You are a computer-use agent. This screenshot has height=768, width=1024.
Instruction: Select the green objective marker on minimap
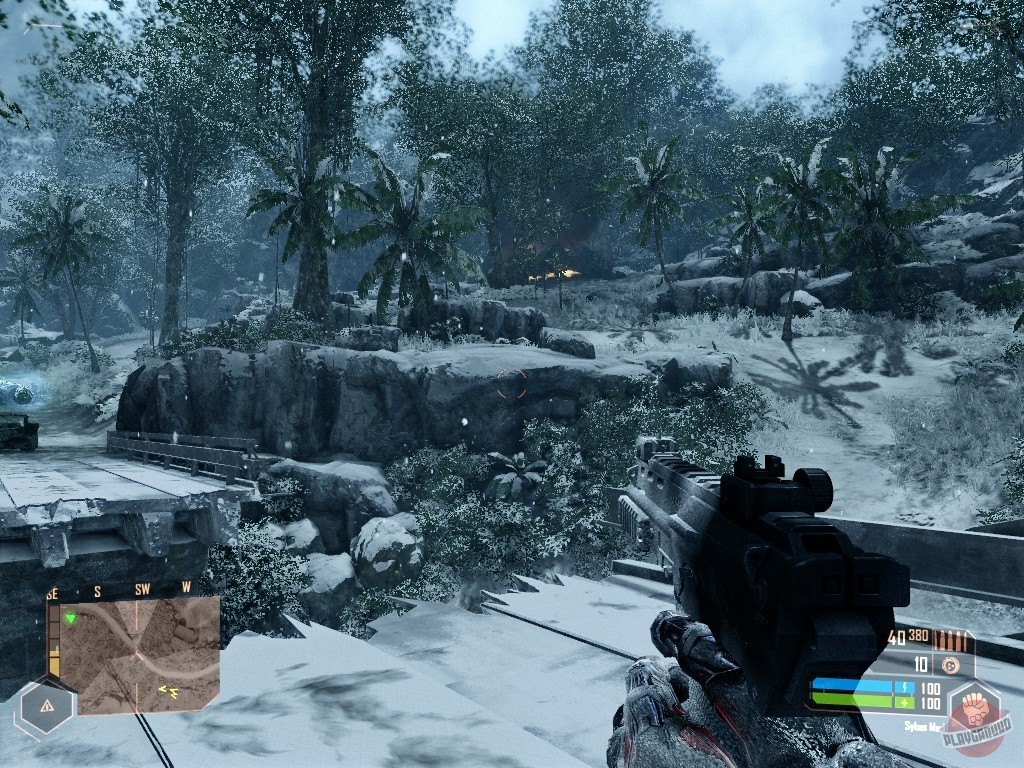[70, 619]
